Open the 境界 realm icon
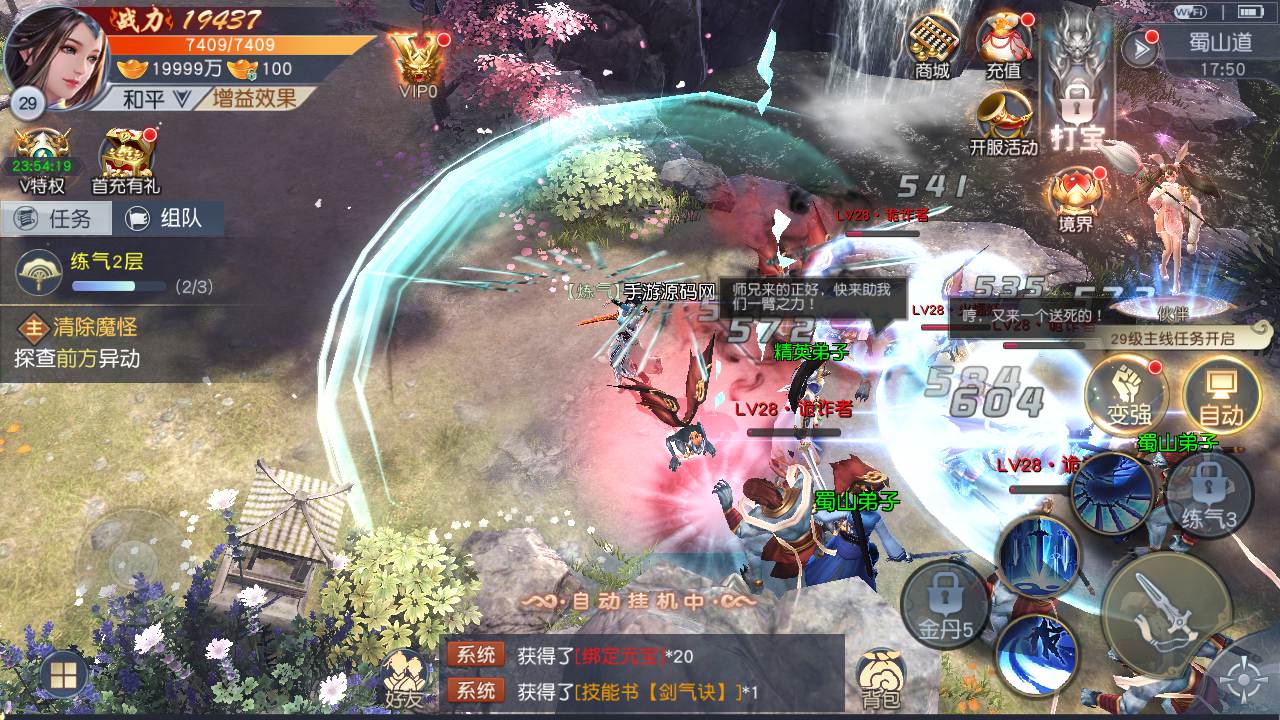Image resolution: width=1280 pixels, height=720 pixels. 1075,199
